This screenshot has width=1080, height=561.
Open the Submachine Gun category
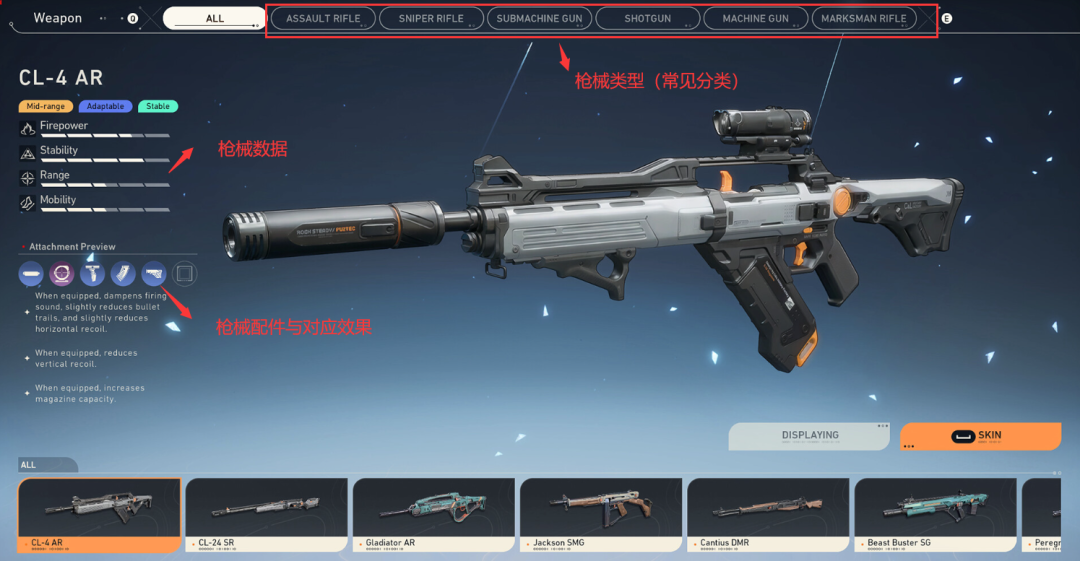(539, 18)
